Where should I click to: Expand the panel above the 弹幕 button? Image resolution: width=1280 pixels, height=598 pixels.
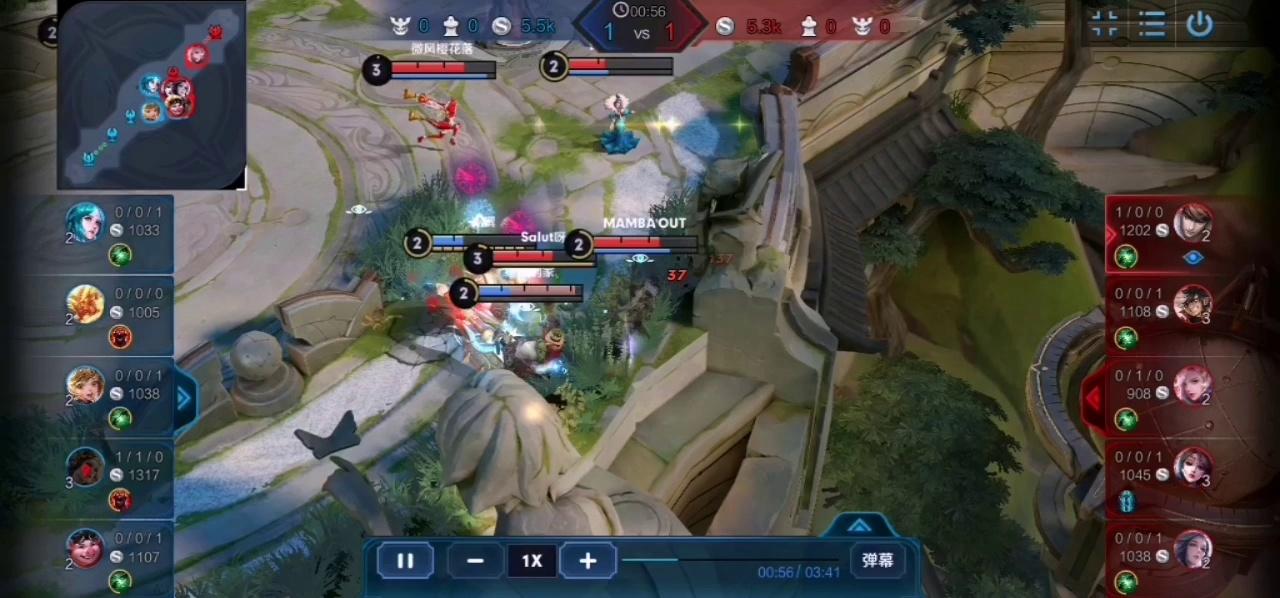point(859,525)
